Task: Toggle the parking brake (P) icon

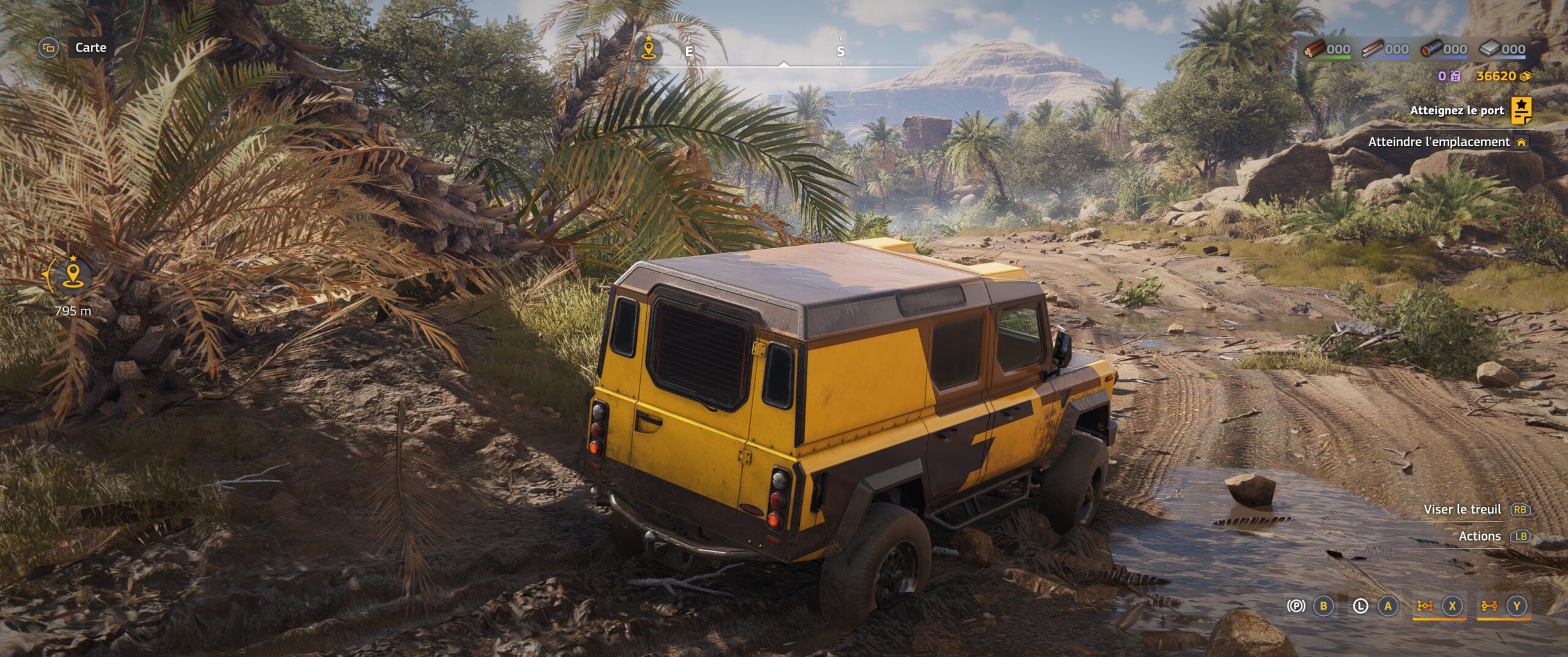Action: coord(1295,606)
